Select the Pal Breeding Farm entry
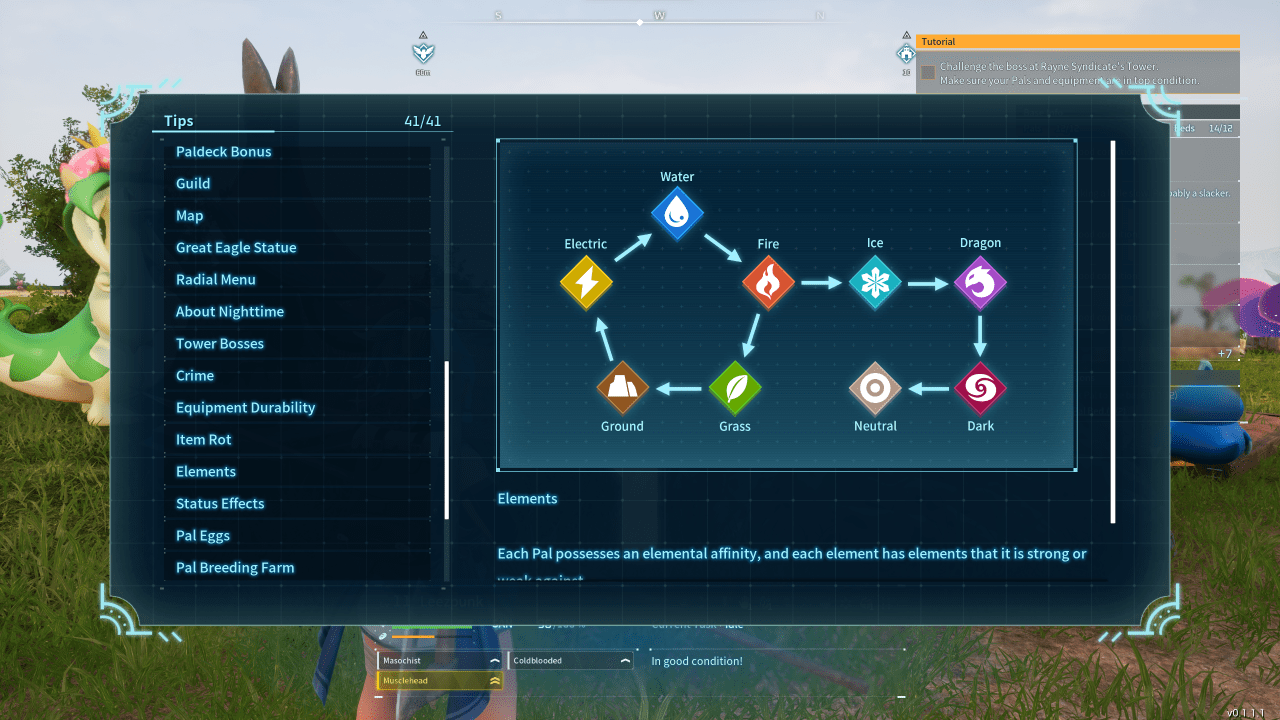This screenshot has width=1280, height=720. [234, 567]
